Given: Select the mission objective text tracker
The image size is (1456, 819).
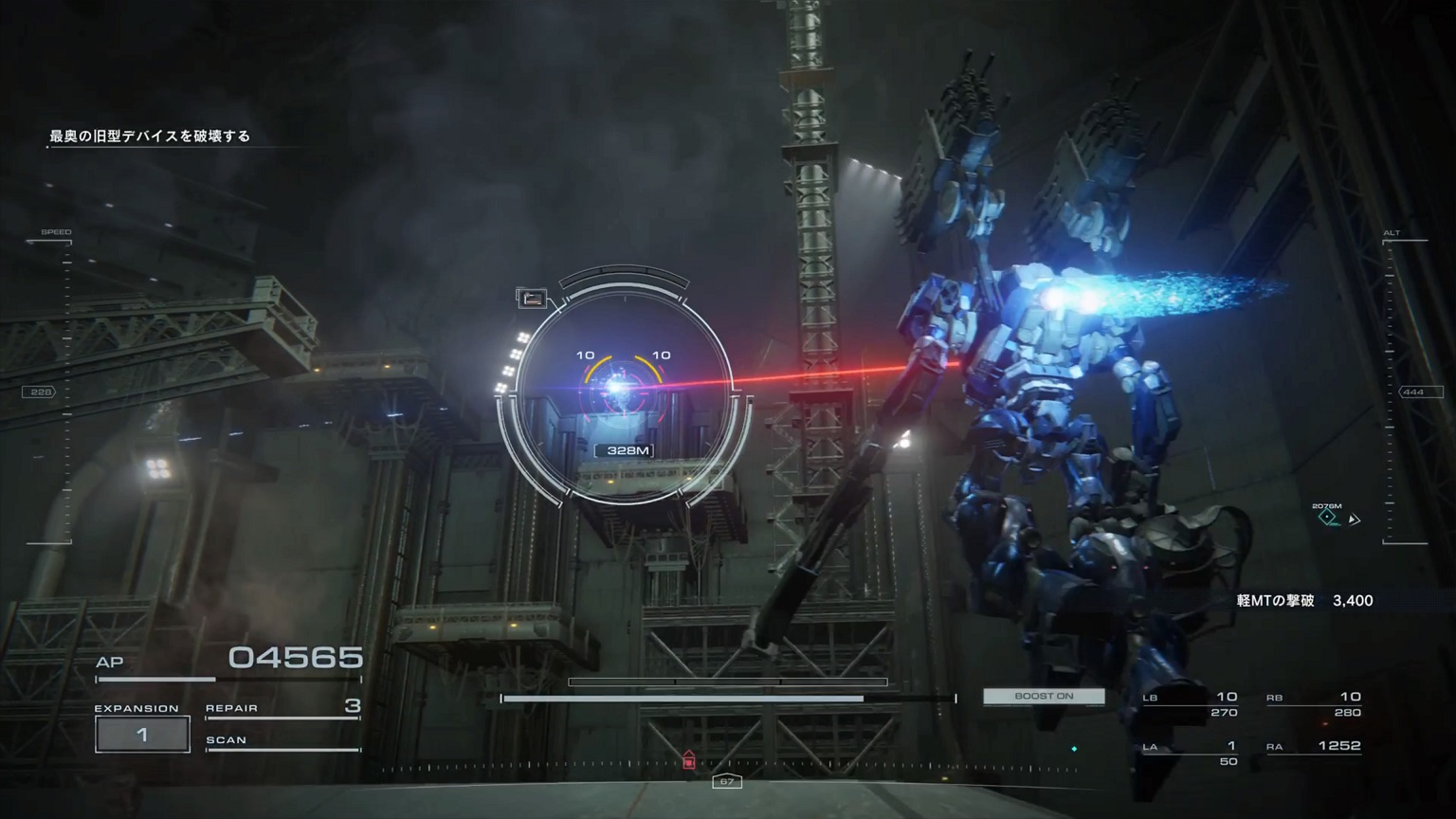Looking at the screenshot, I should (x=150, y=136).
